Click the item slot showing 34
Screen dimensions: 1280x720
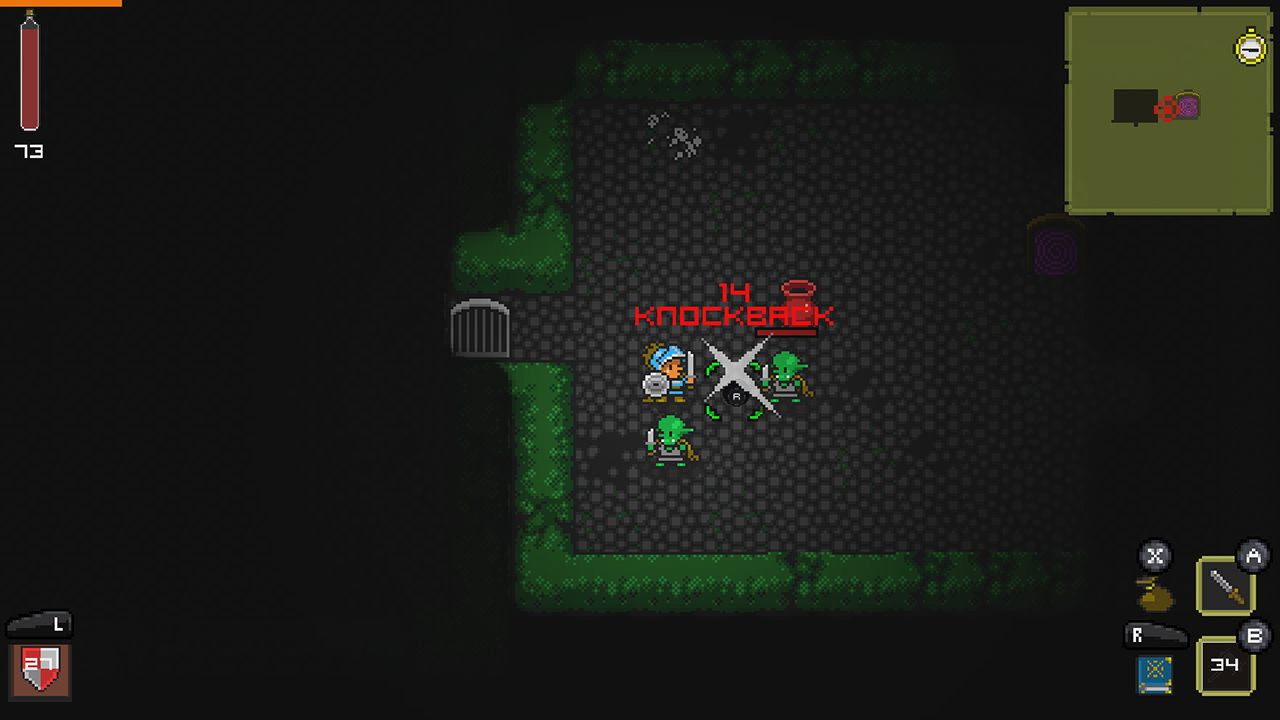tap(1224, 665)
